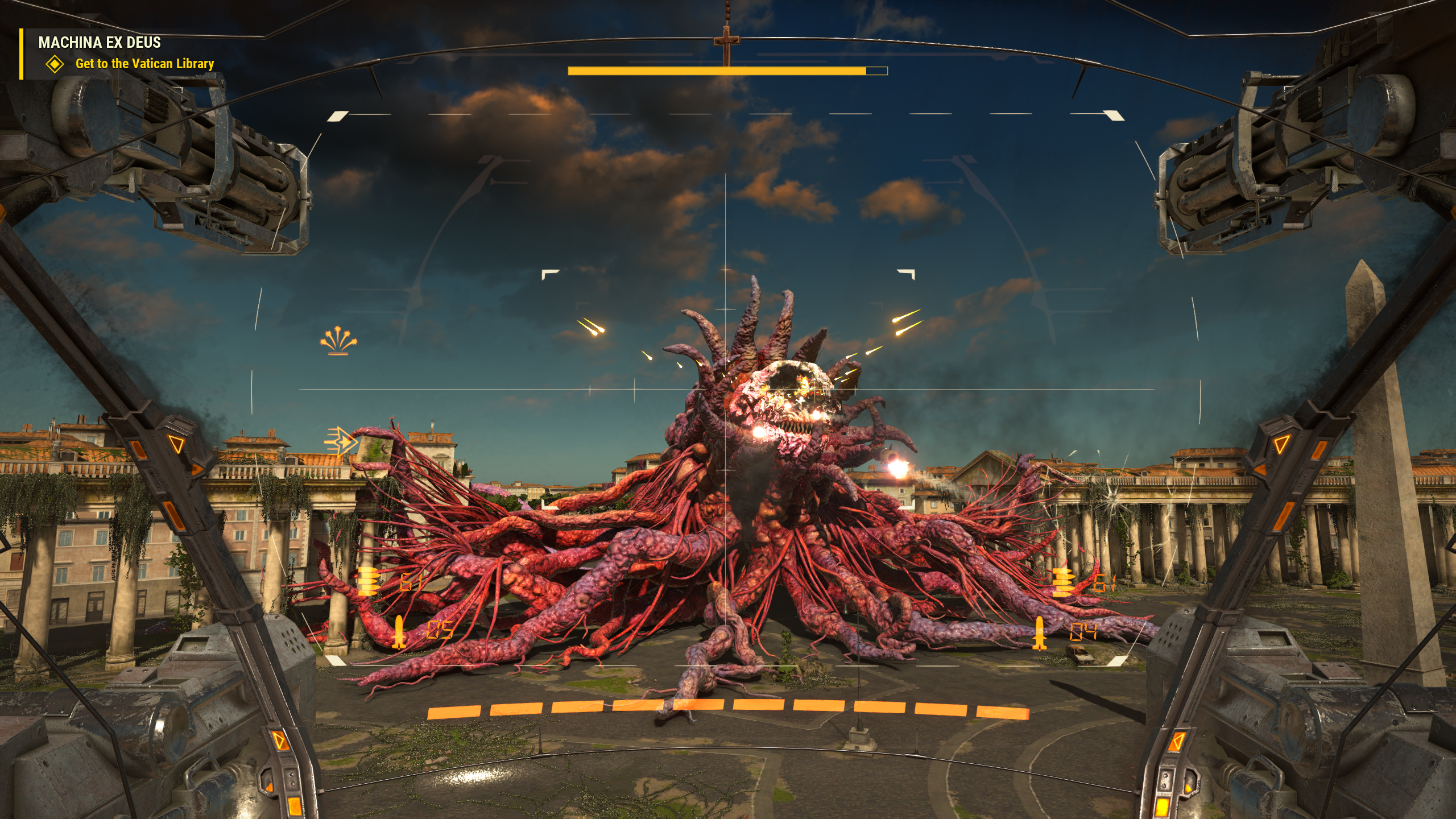1456x819 pixels.
Task: Choose the right arm's rocket icon
Action: [x=1040, y=632]
